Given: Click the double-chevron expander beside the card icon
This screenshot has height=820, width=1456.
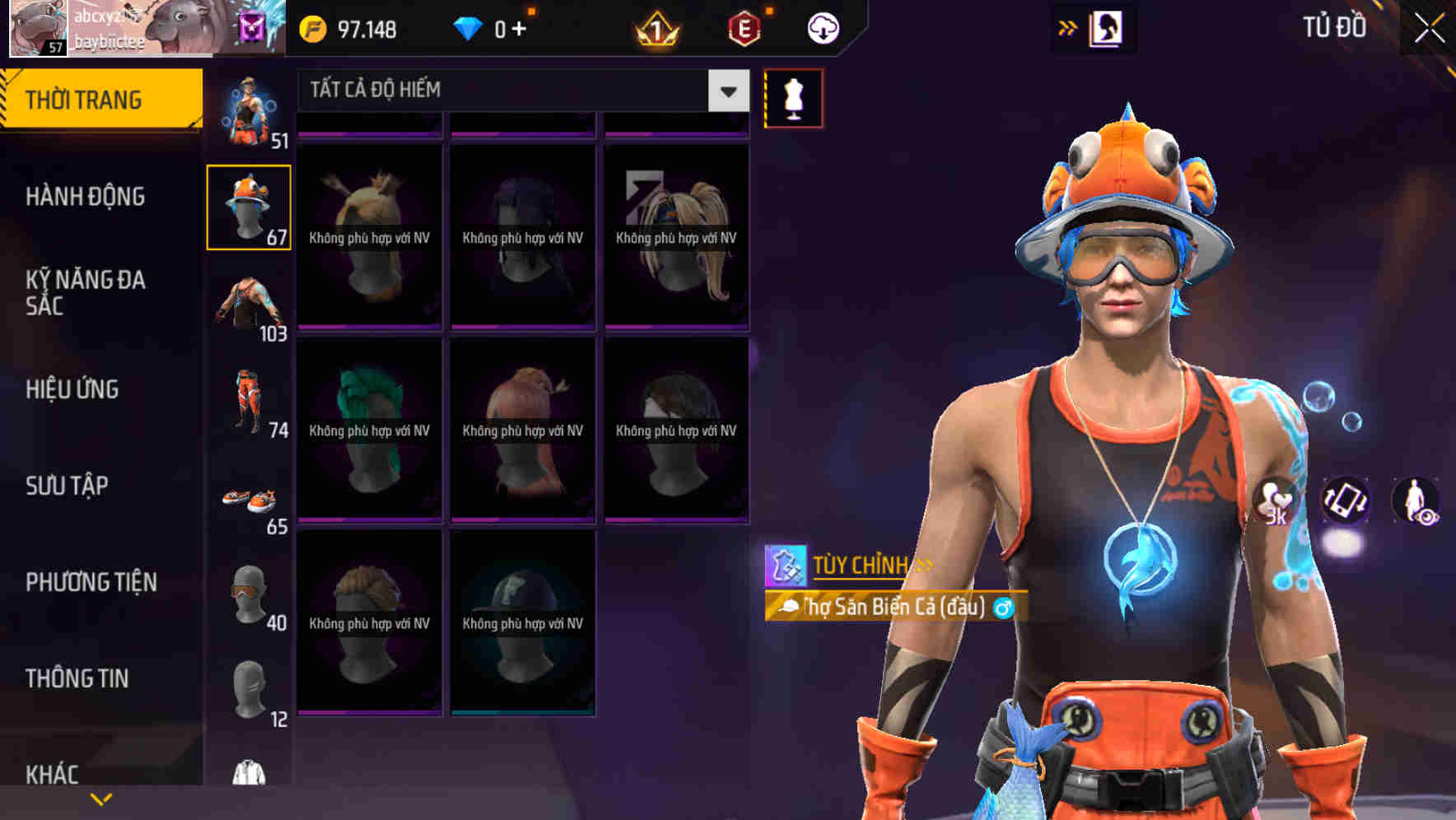Looking at the screenshot, I should point(1066,26).
